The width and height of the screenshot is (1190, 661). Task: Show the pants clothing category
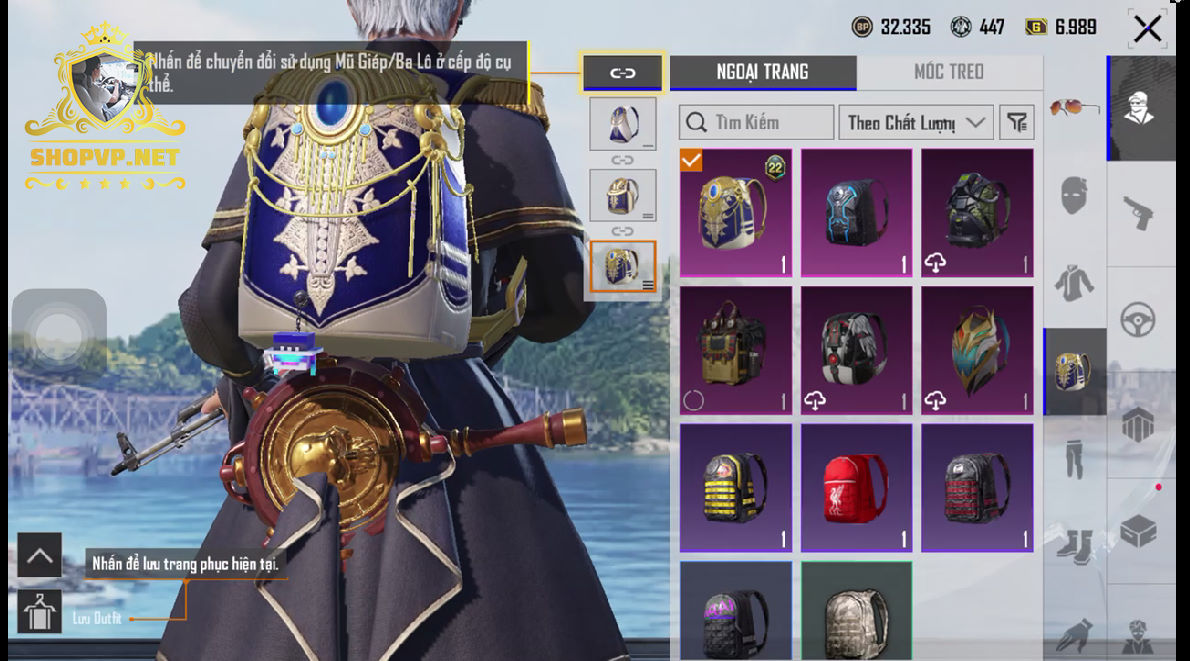pos(1074,457)
